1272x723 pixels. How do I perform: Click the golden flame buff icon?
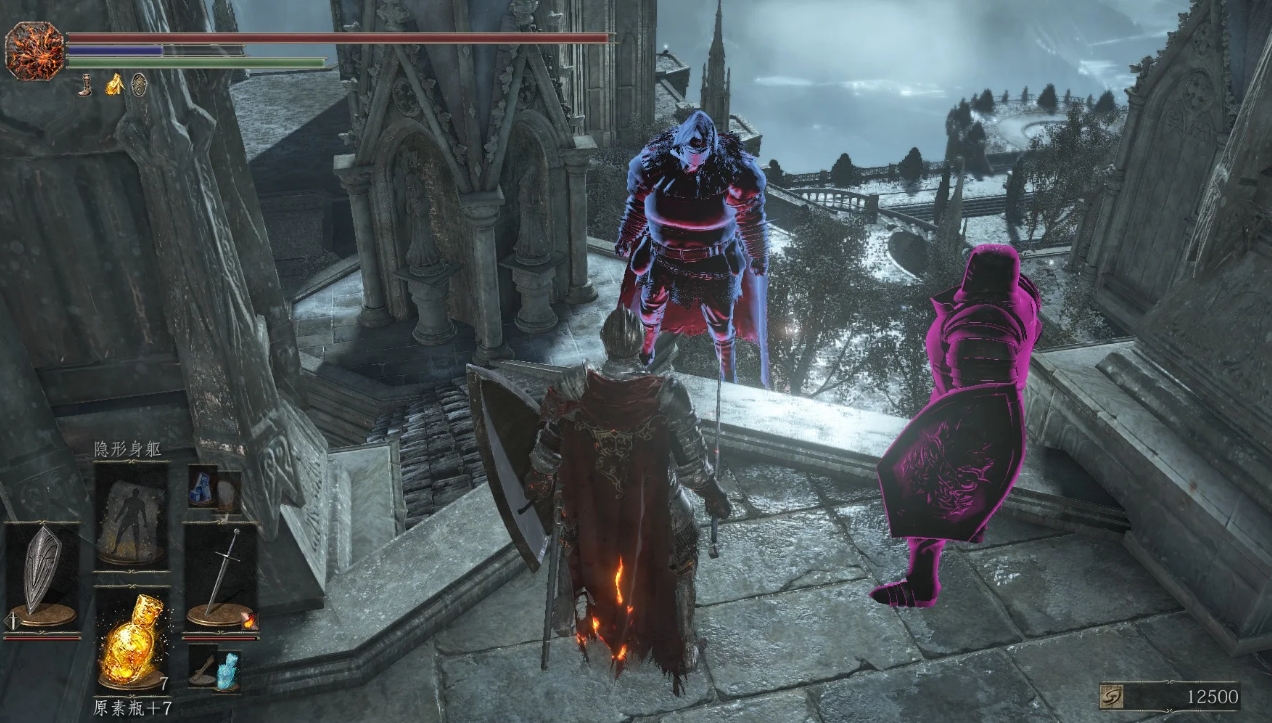click(x=114, y=85)
